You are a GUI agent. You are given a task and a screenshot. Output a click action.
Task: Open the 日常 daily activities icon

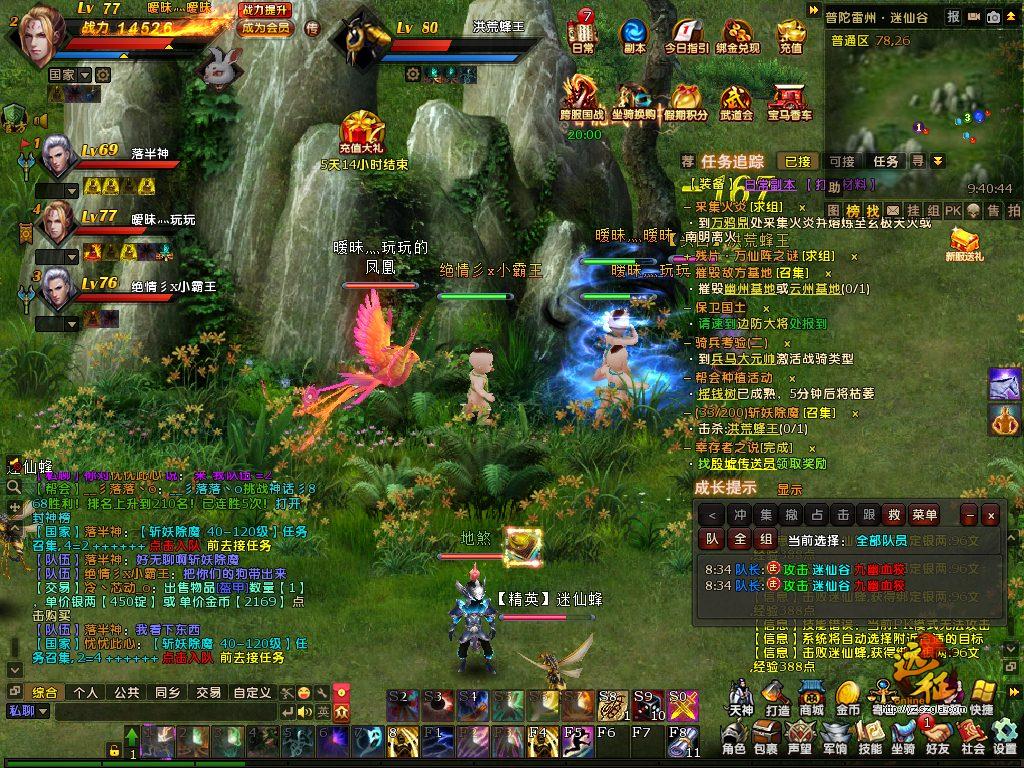click(x=582, y=34)
